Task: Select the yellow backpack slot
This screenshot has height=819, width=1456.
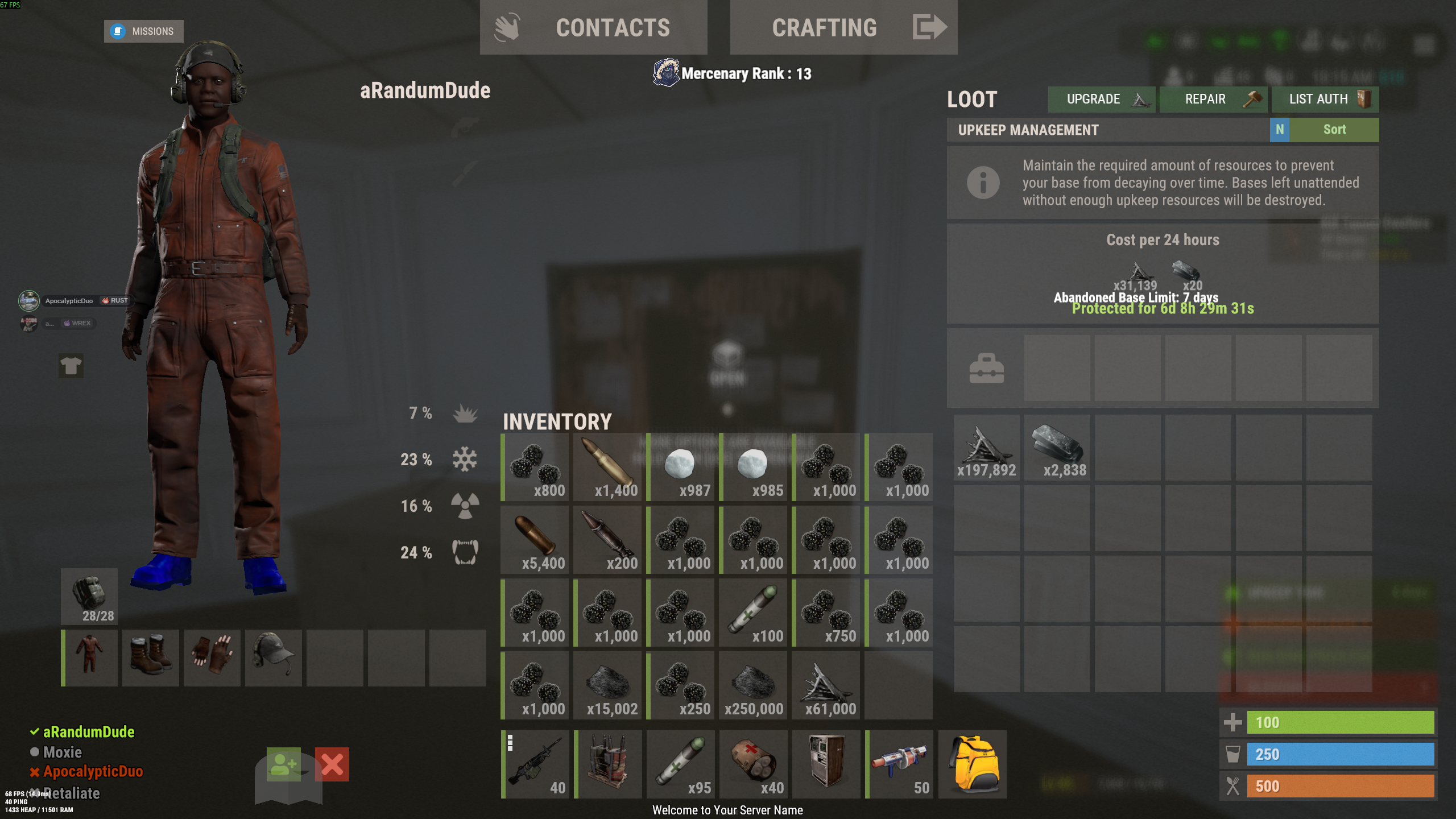Action: pyautogui.click(x=973, y=764)
